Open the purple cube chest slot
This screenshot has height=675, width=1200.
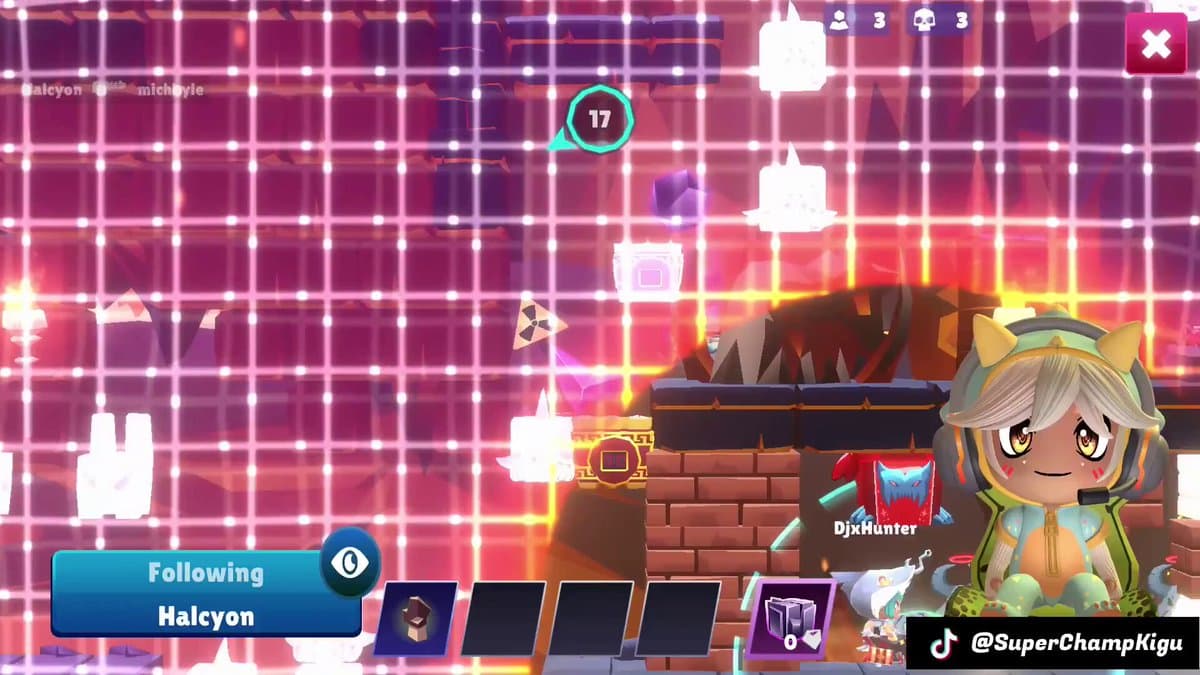(x=790, y=619)
